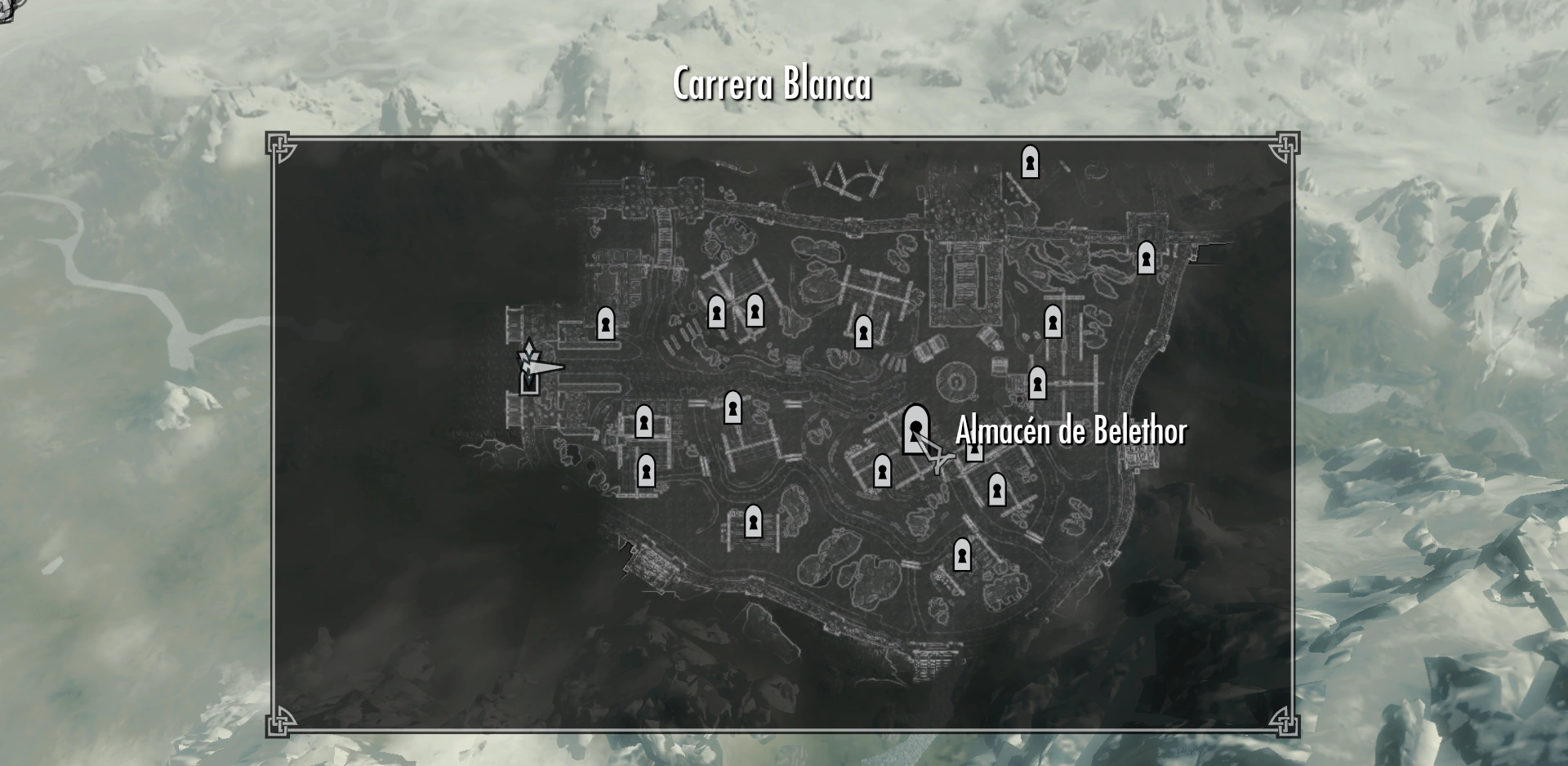Click the door marker near the circular plaza
This screenshot has height=766, width=1568.
pyautogui.click(x=1036, y=382)
